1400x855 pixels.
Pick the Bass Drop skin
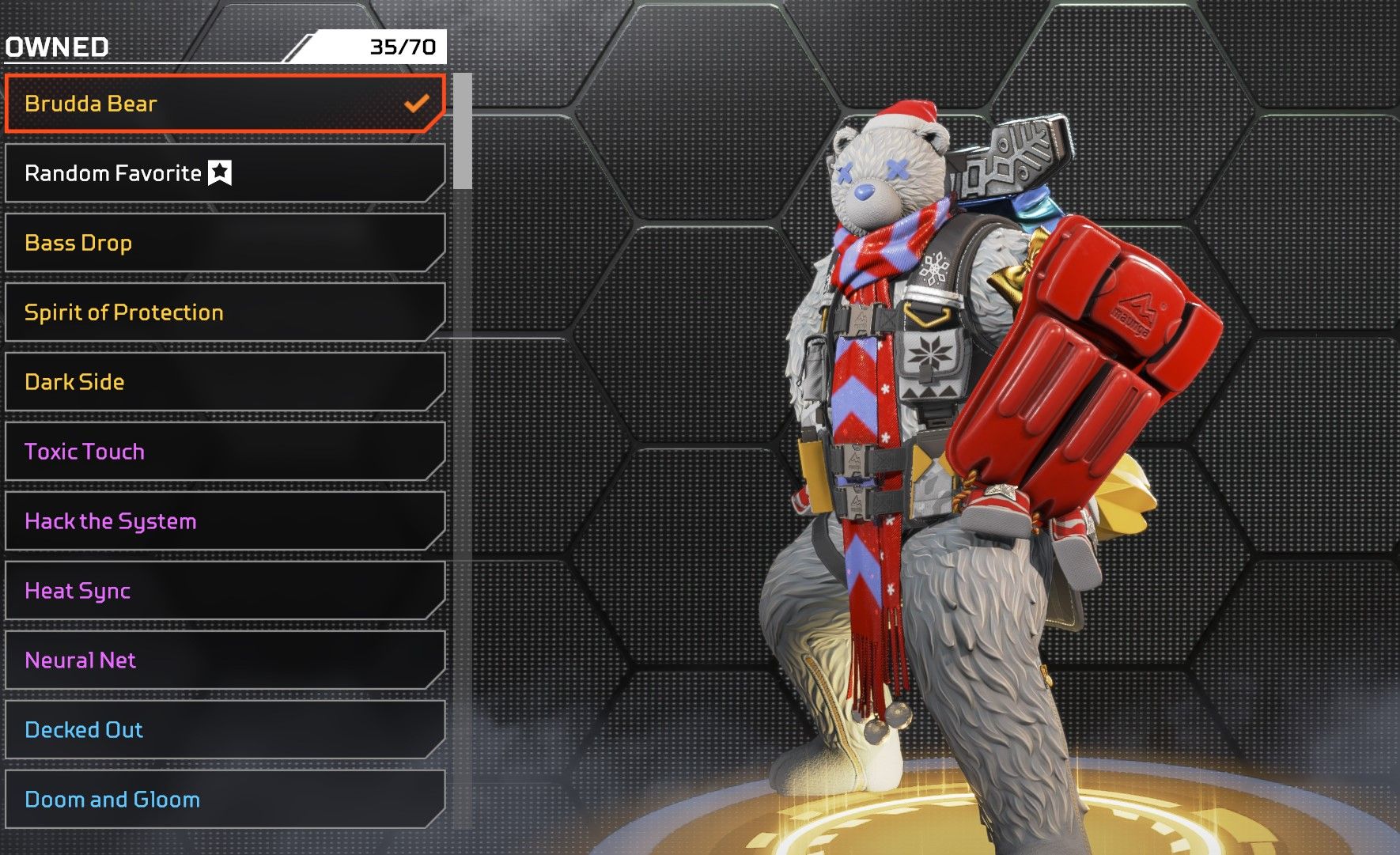[x=225, y=243]
